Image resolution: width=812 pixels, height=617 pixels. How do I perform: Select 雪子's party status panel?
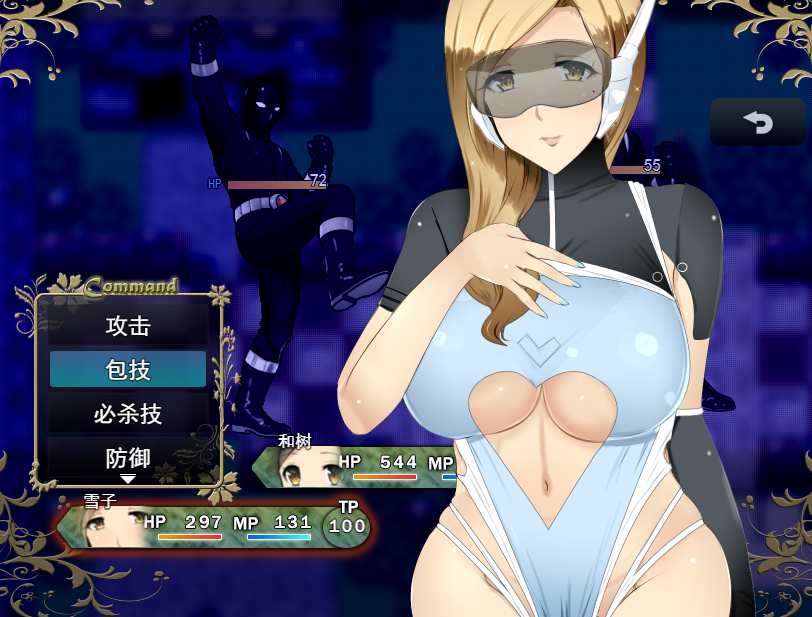215,526
